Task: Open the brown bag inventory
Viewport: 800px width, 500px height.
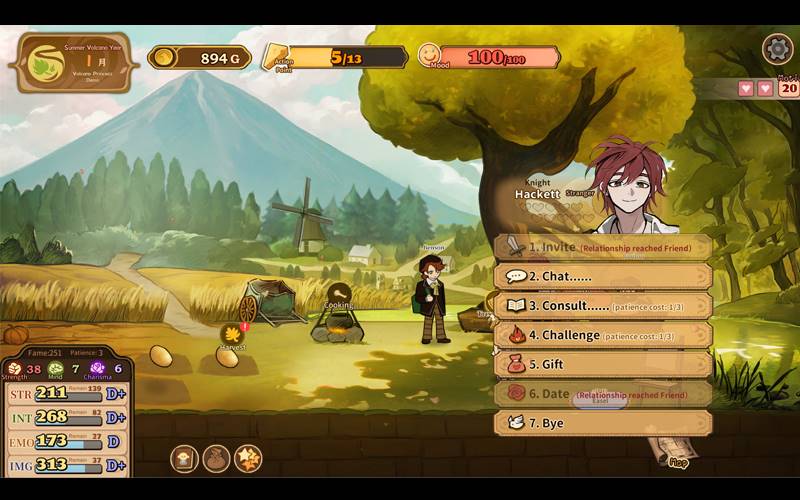Action: pyautogui.click(x=216, y=459)
